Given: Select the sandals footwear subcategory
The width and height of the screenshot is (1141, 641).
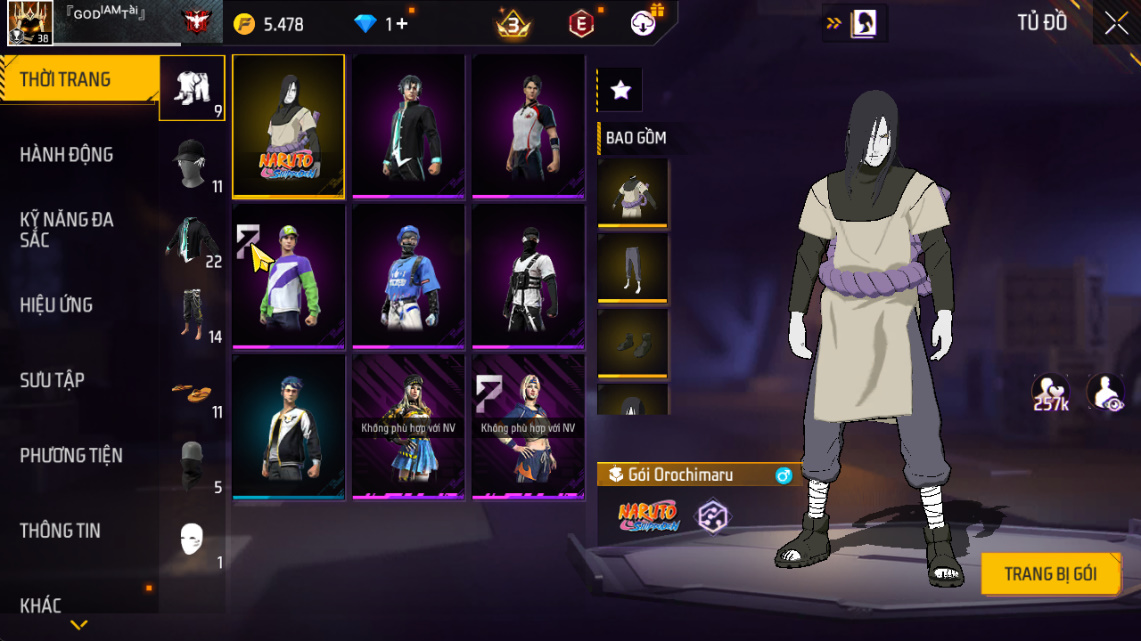Looking at the screenshot, I should 191,391.
